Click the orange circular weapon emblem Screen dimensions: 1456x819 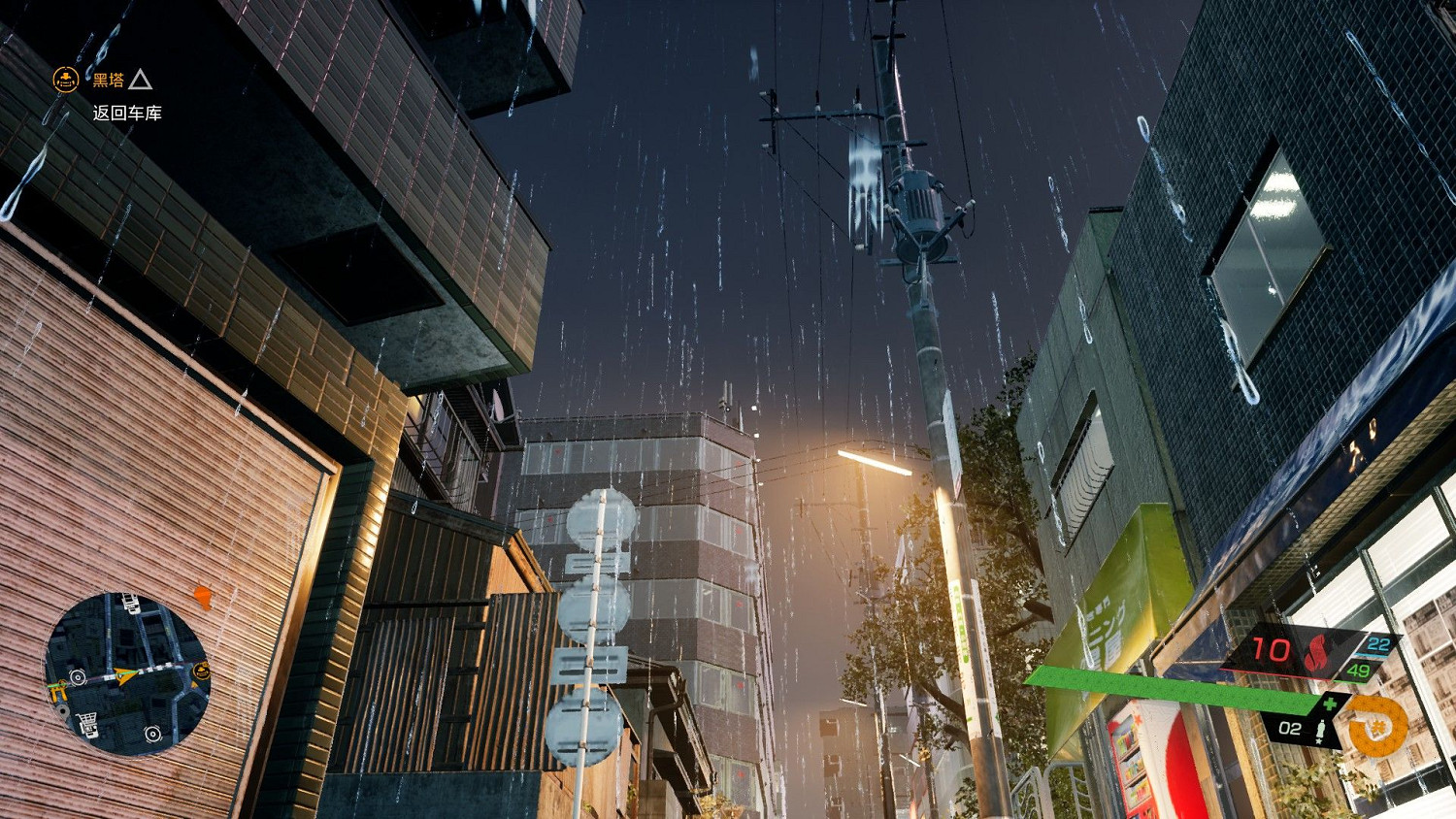[x=1375, y=727]
